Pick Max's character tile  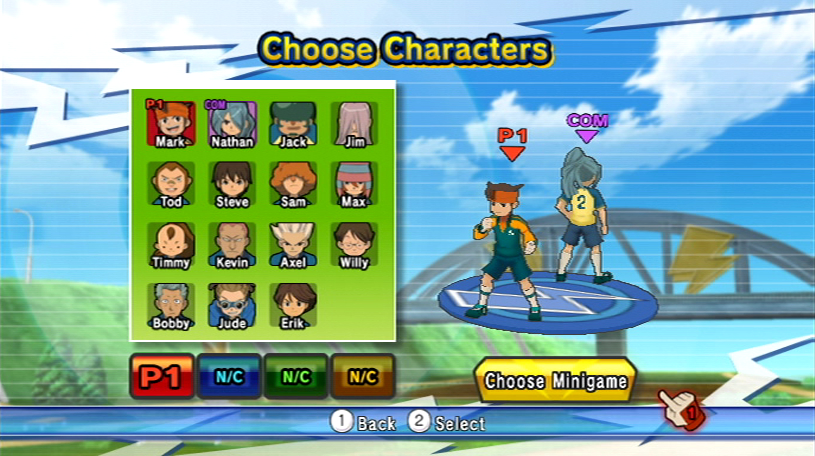pos(353,183)
